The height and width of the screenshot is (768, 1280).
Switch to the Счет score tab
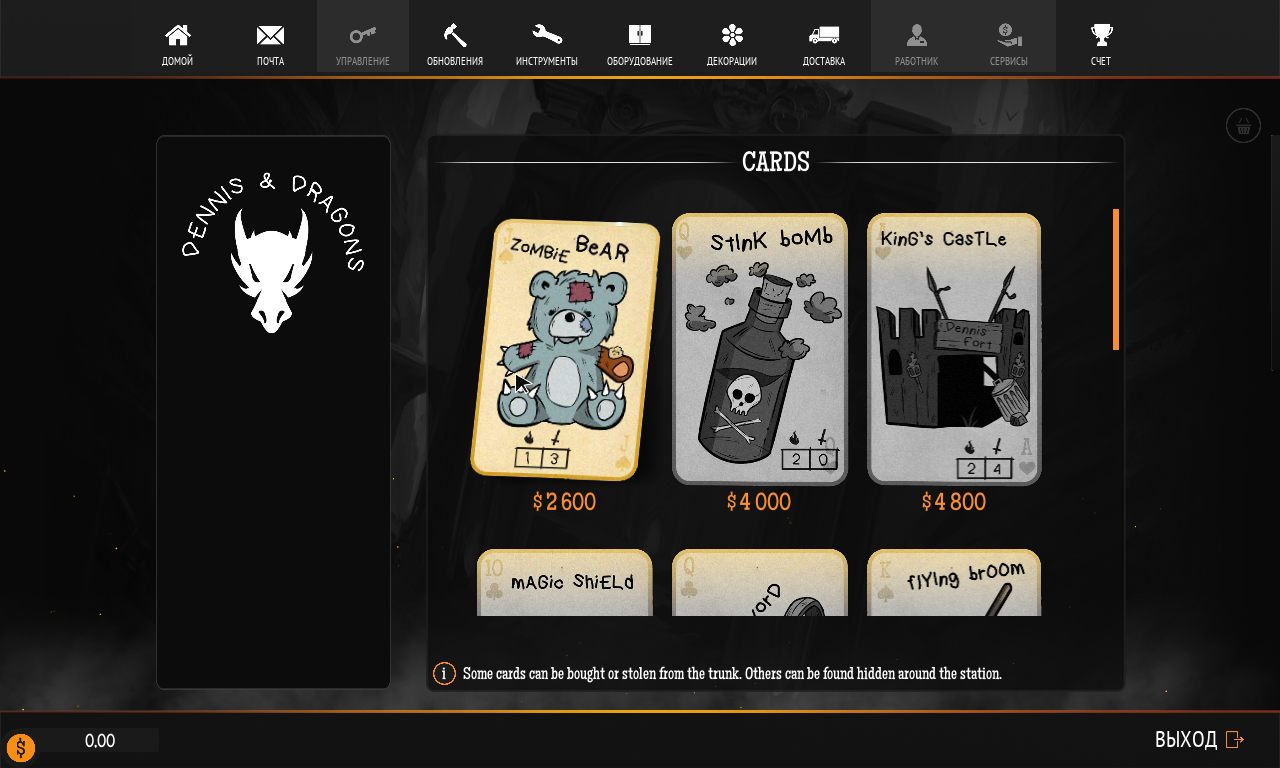click(1101, 45)
